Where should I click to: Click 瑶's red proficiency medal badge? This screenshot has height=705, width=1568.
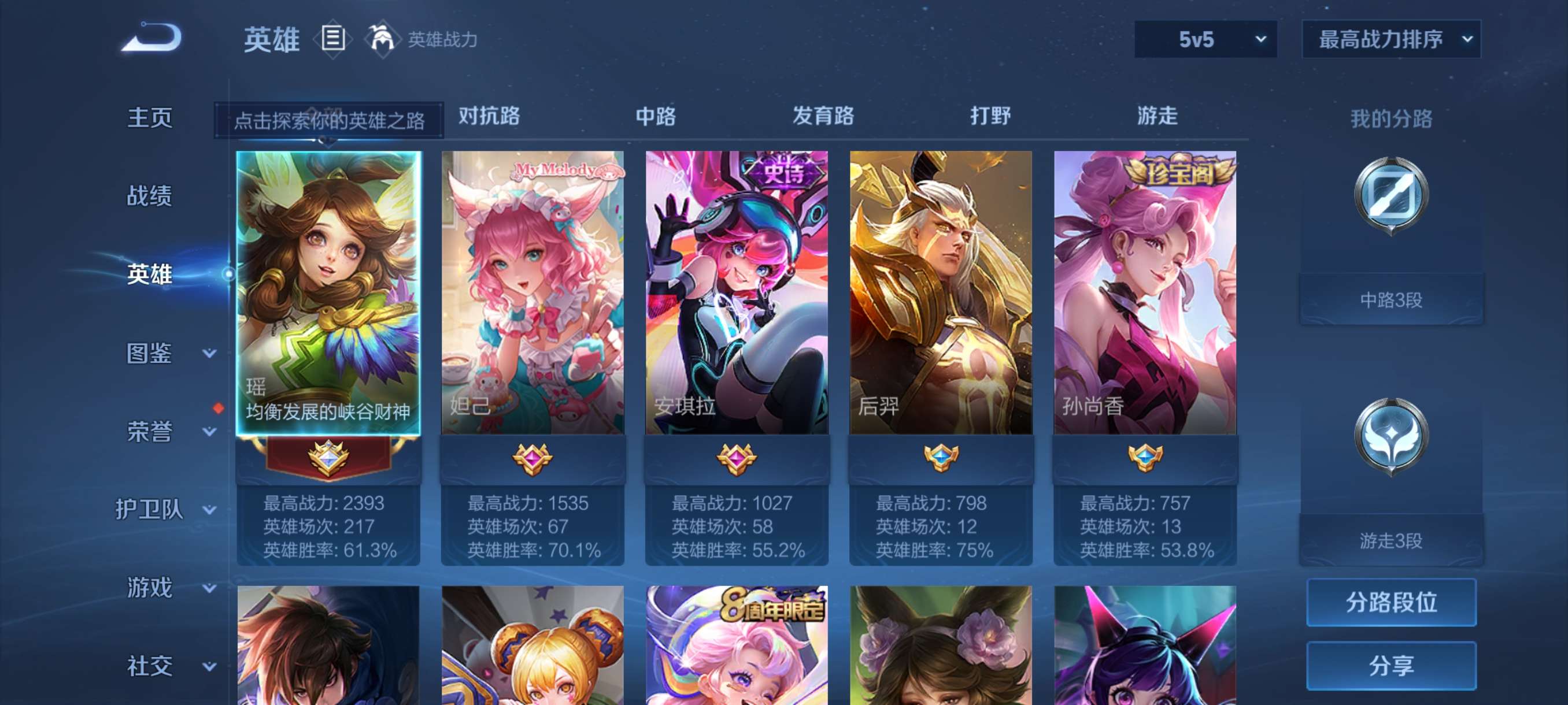[330, 460]
